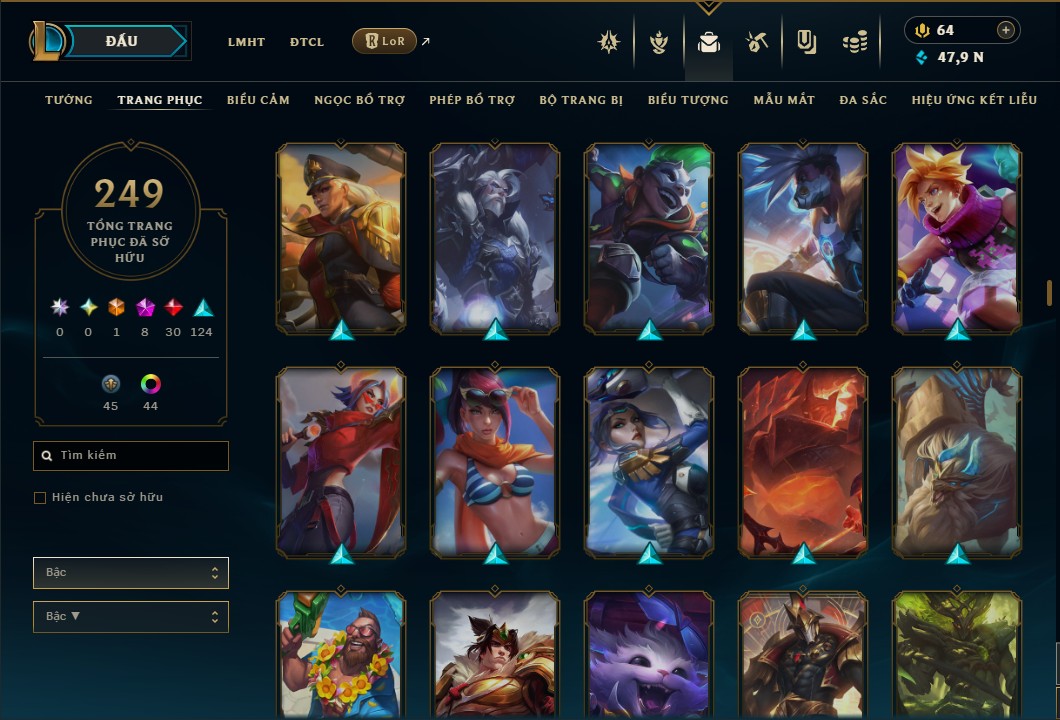Click the Tìm kiếm search field
The image size is (1060, 720).
click(x=131, y=456)
